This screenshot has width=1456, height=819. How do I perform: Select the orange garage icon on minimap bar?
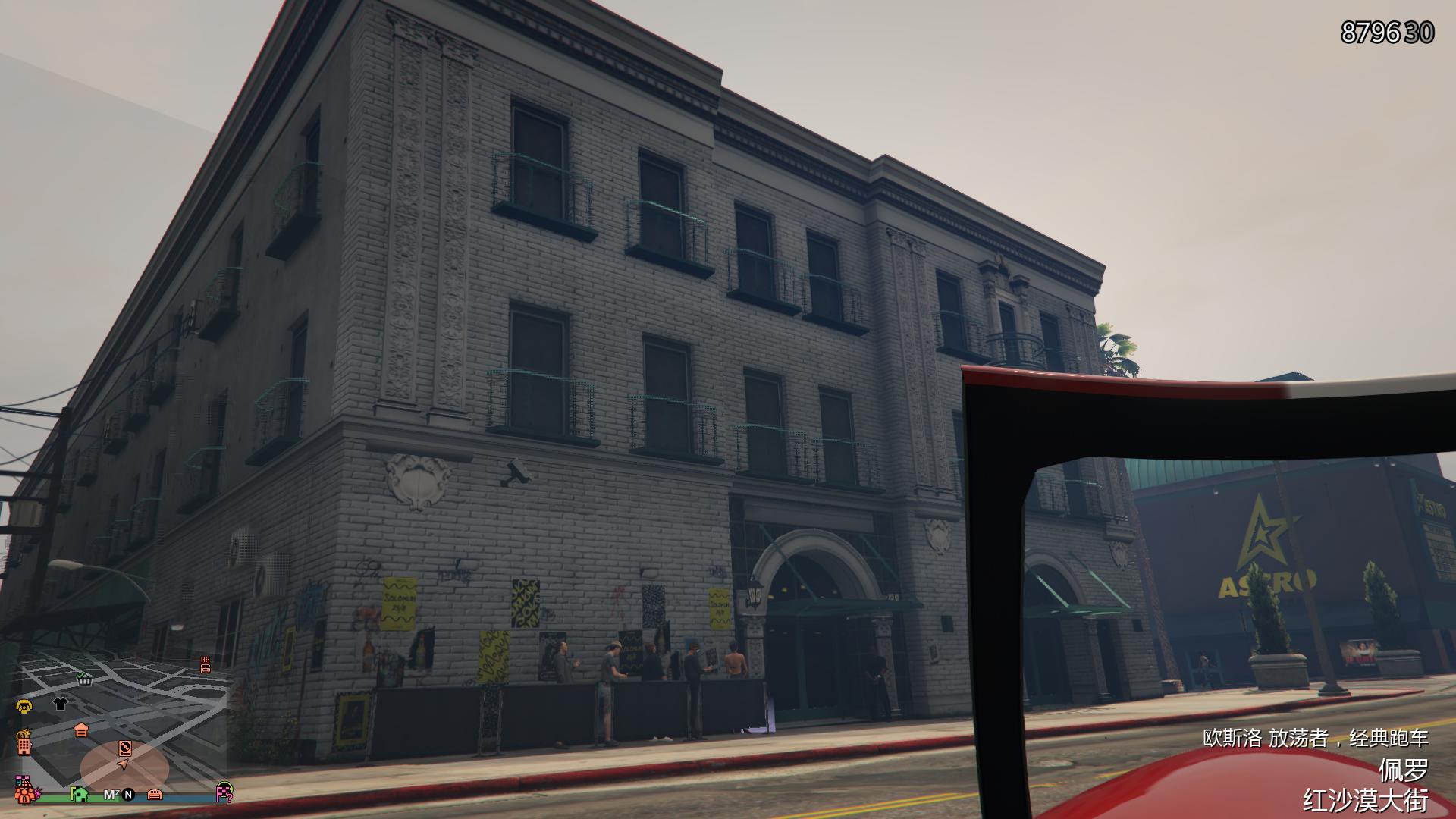coord(155,795)
